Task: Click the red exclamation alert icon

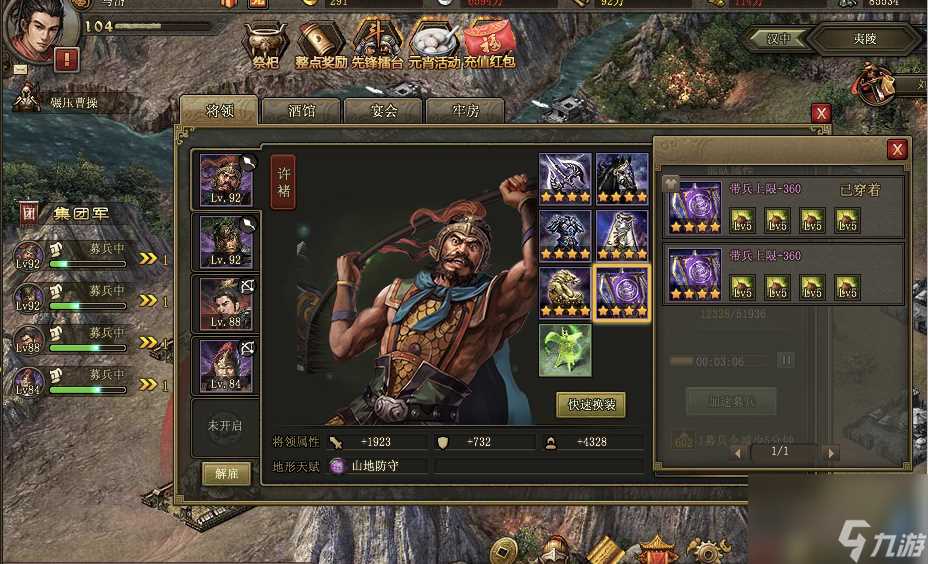Action: click(x=67, y=59)
